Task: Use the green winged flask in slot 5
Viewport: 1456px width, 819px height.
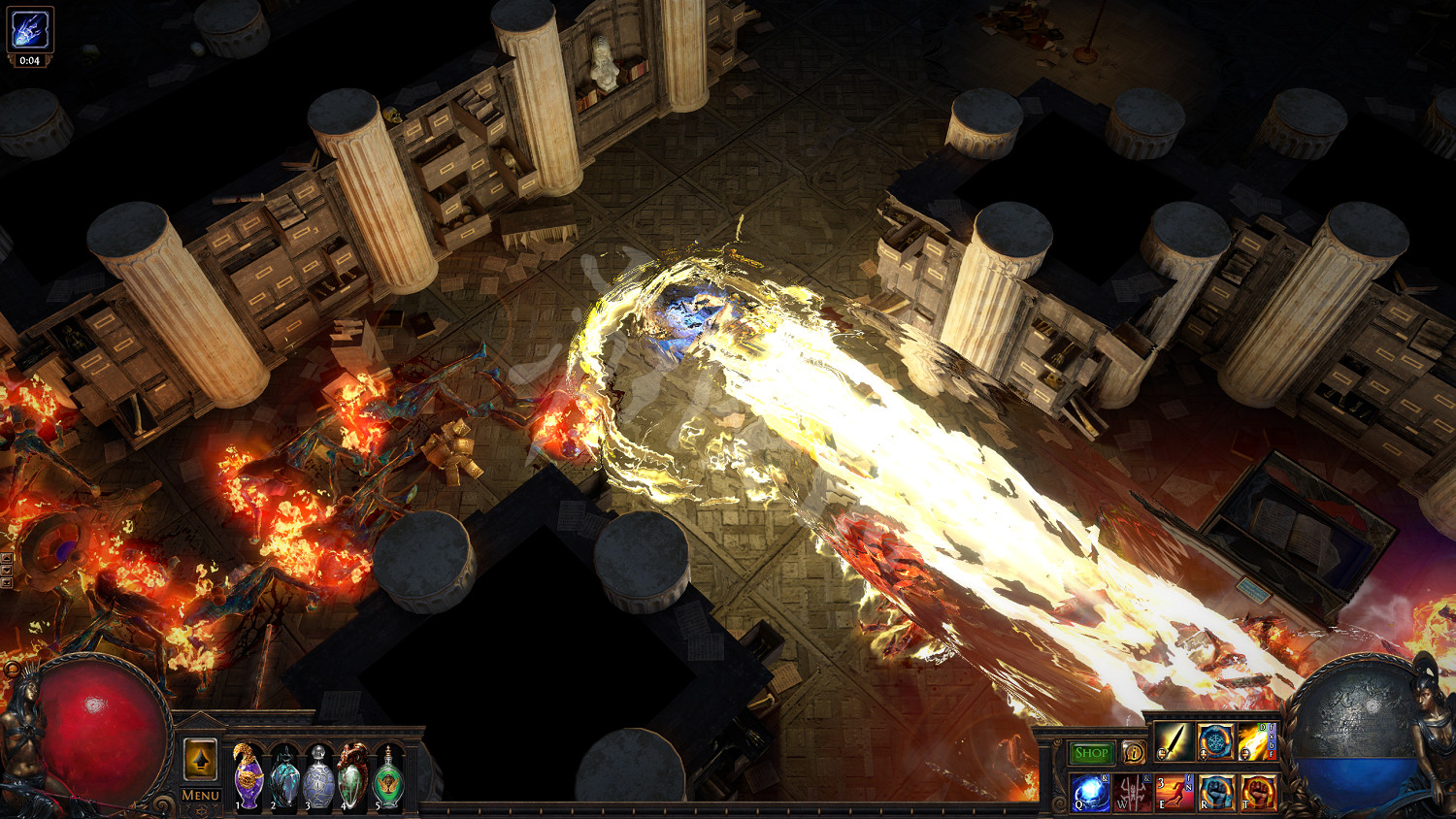Action: [388, 778]
